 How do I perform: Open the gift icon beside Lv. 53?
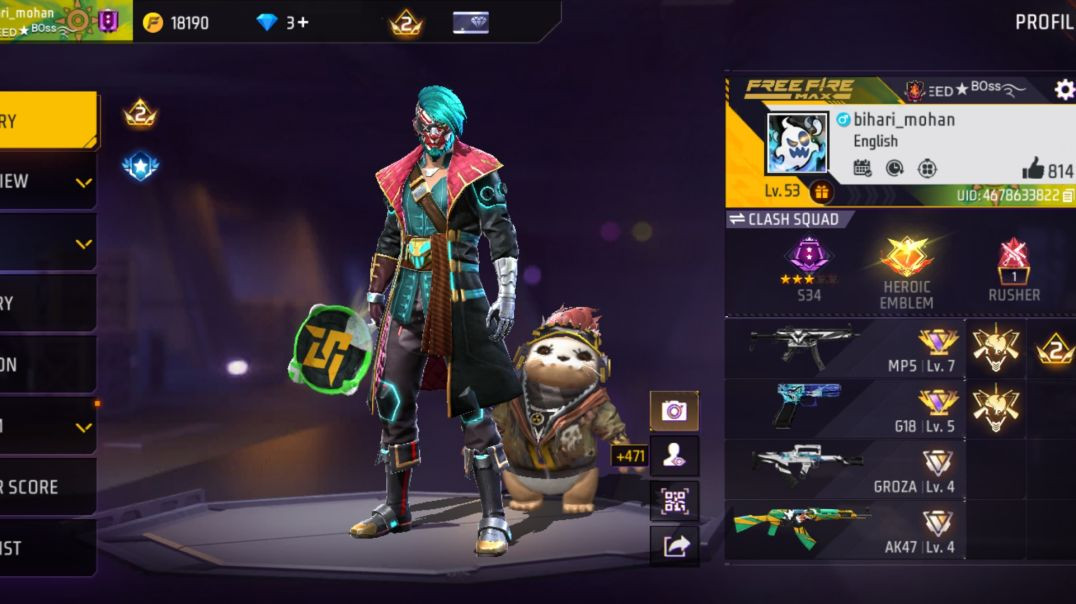click(822, 190)
